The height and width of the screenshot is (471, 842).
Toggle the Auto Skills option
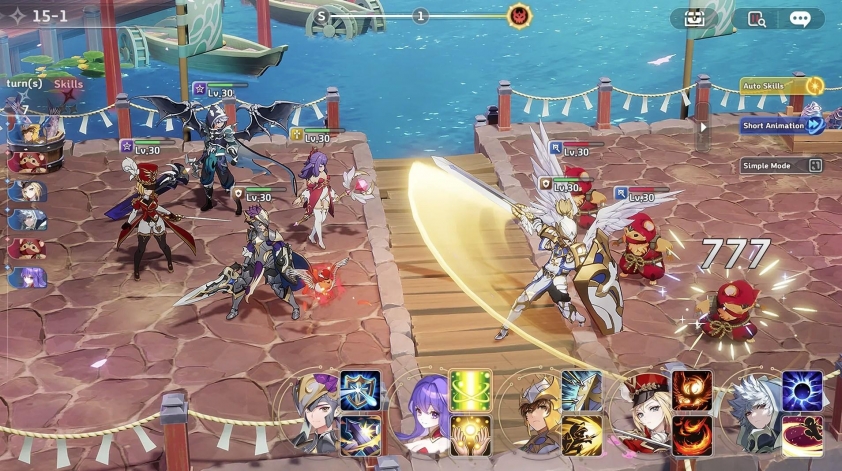782,86
